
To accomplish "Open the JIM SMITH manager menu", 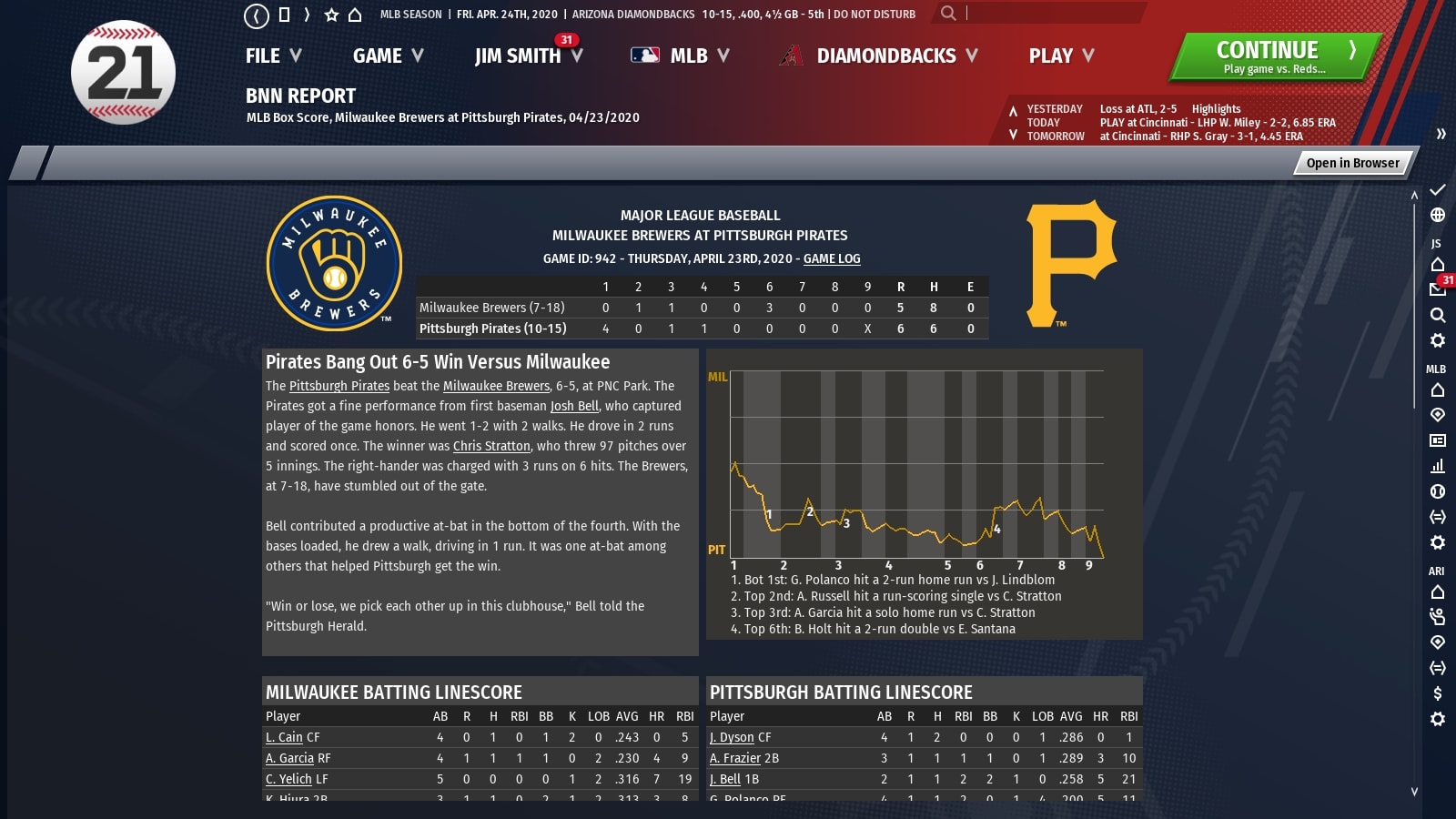I will pyautogui.click(x=528, y=56).
